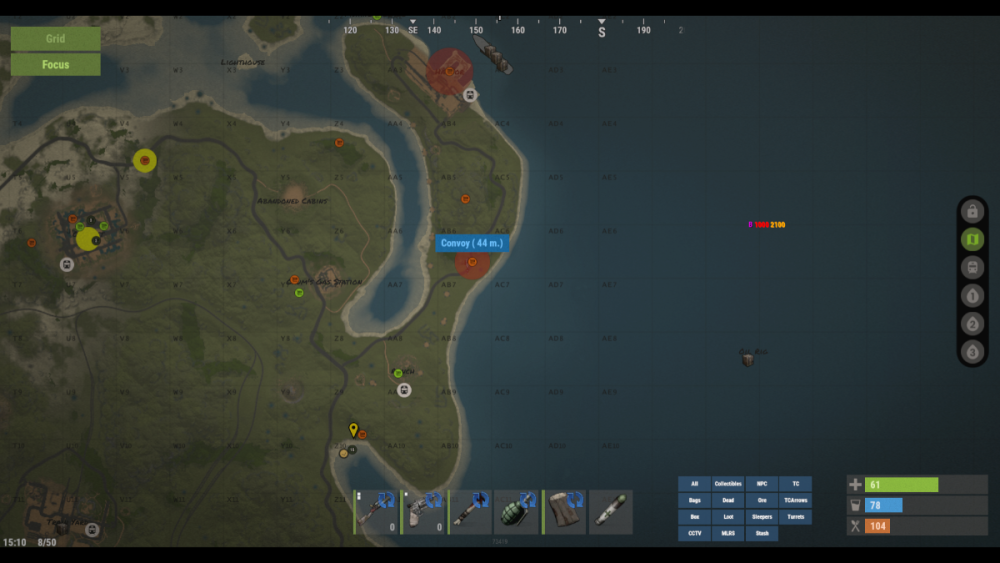Click the padlock icon in the side panel
This screenshot has height=563, width=1000.
[972, 211]
